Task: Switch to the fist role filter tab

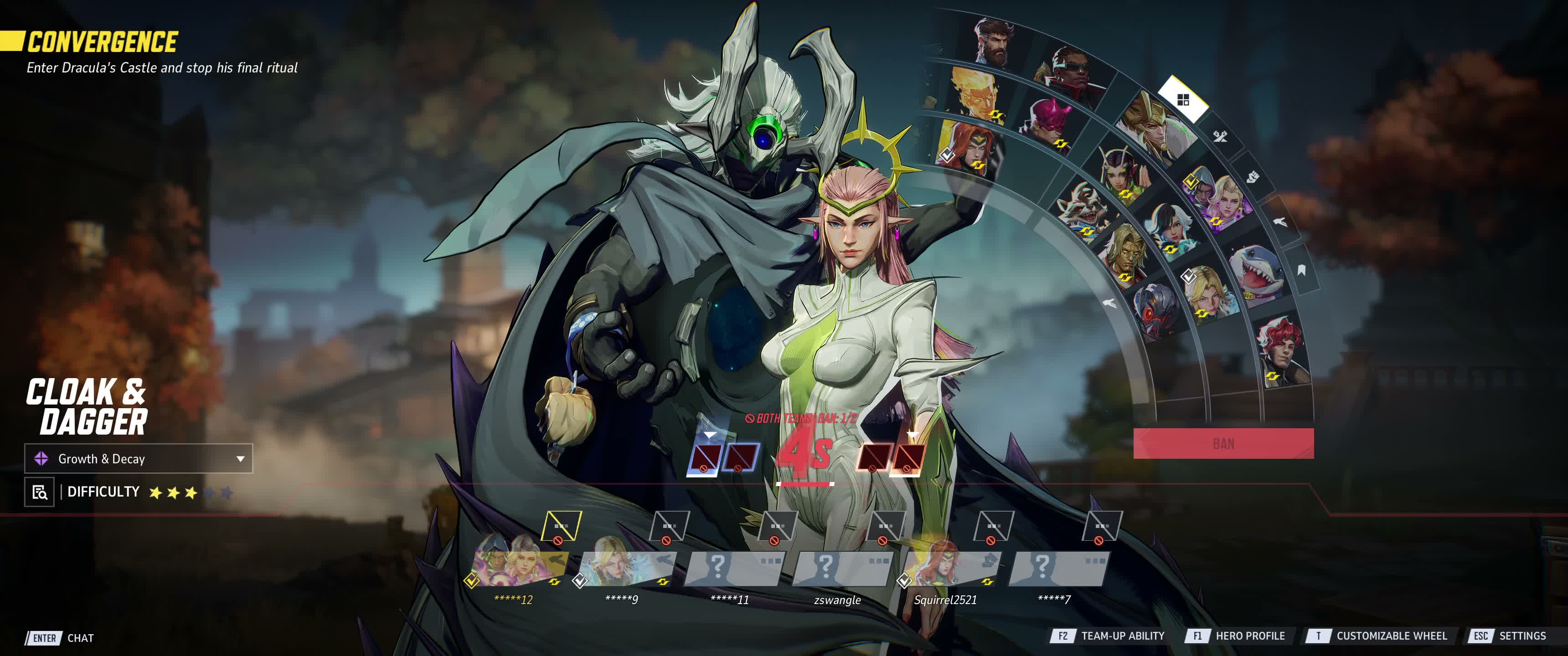Action: coord(1251,177)
